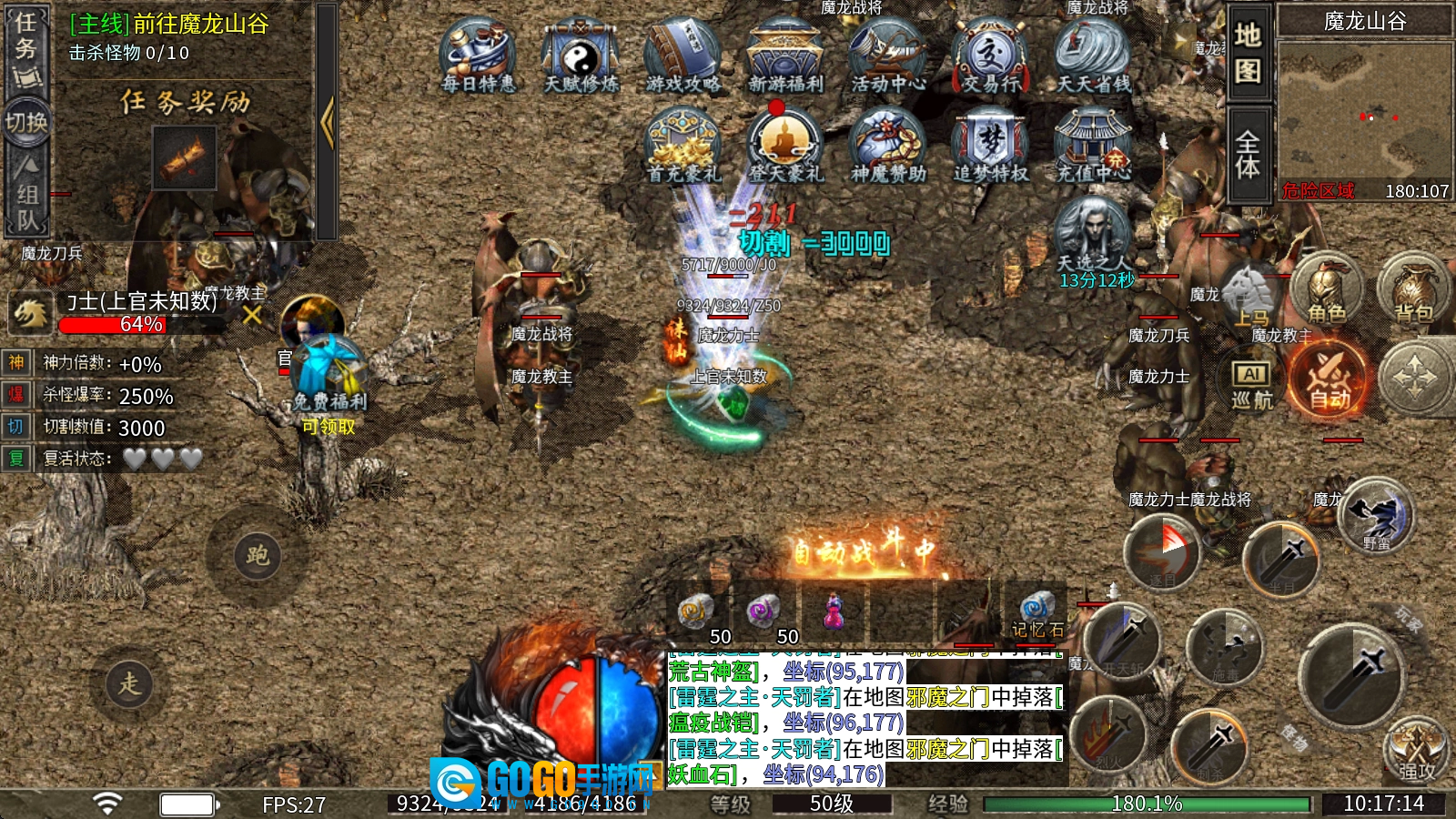
Task: Open the 活动中心 event center
Action: [x=888, y=57]
